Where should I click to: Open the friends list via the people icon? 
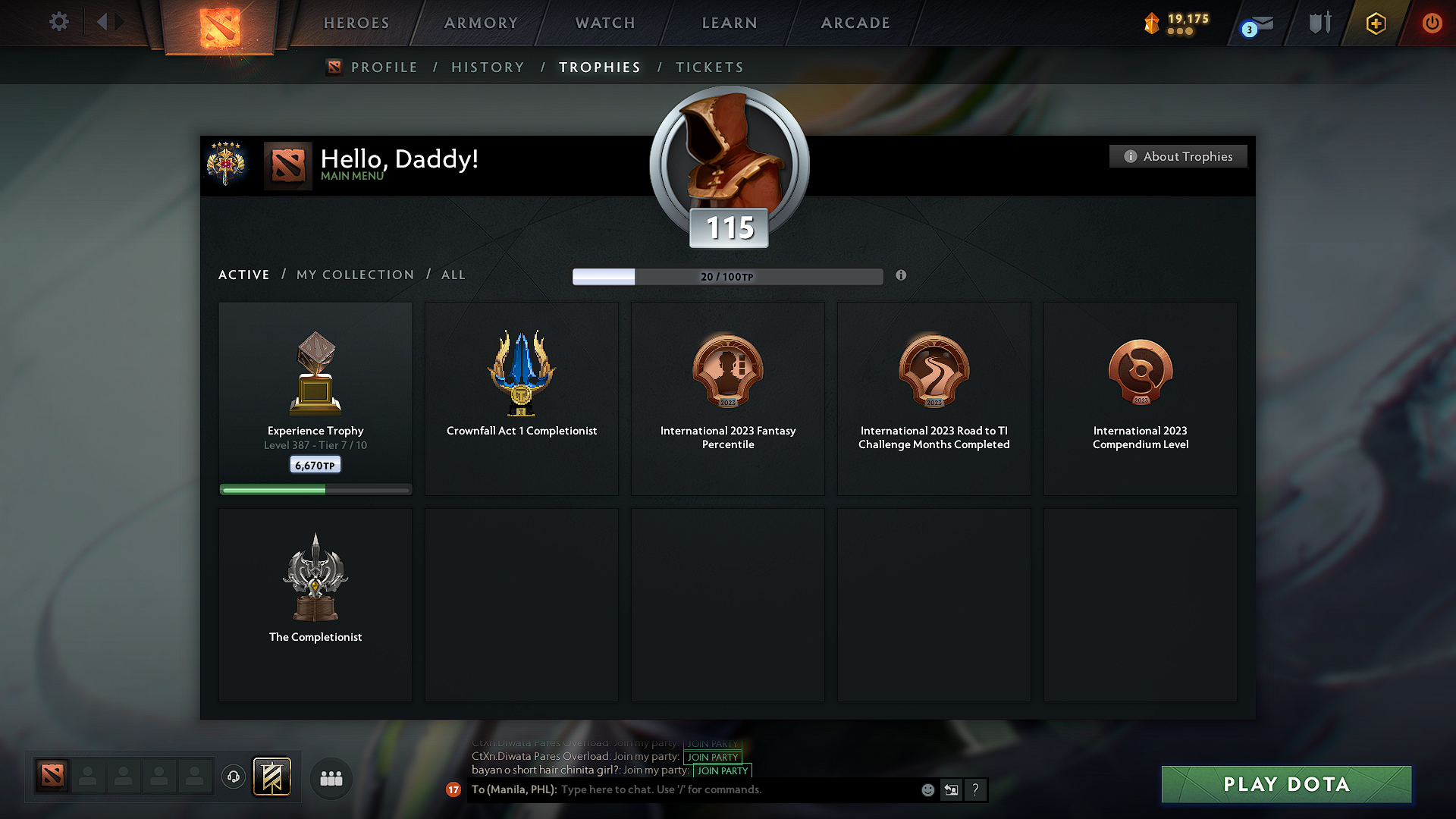click(x=331, y=778)
